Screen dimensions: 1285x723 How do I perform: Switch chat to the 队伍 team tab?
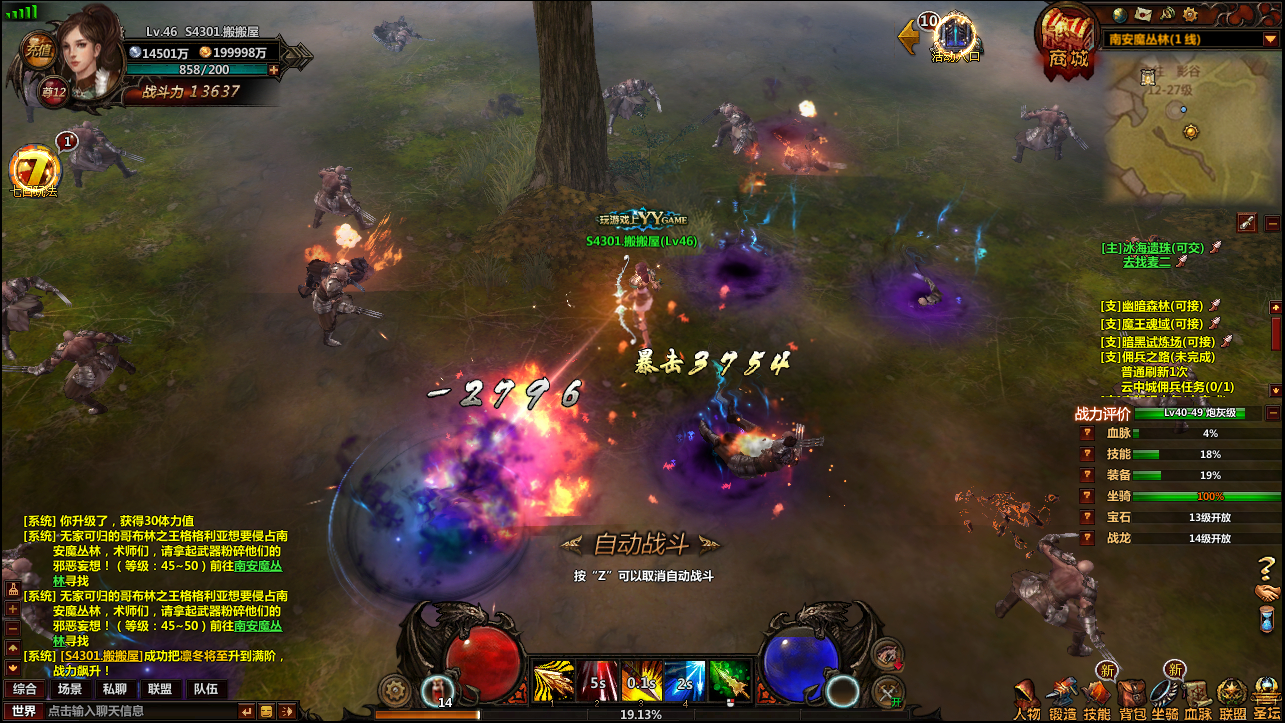206,689
